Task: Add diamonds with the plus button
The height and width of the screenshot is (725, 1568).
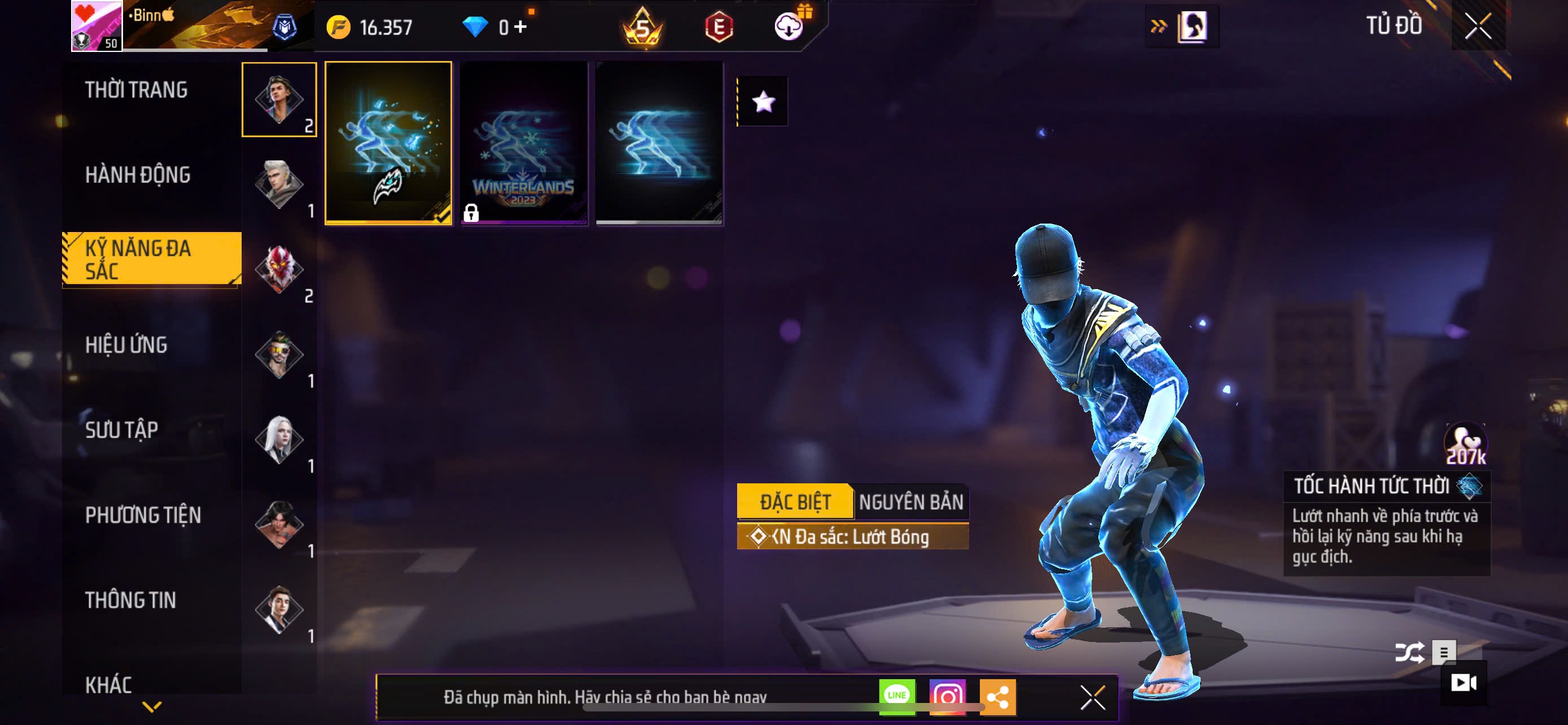Action: [x=520, y=27]
